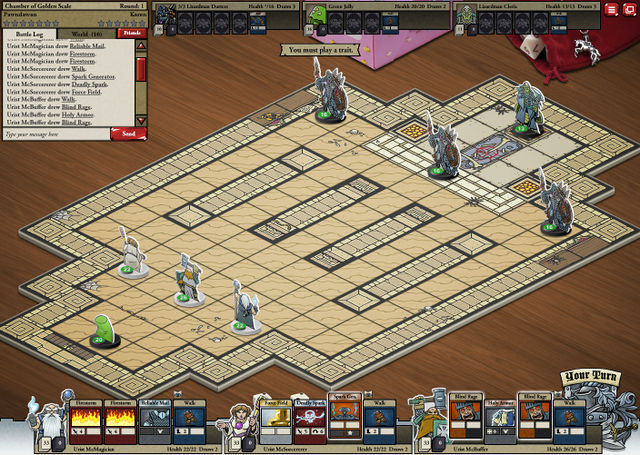Select the Deadly Spark card
640x455 pixels.
[x=309, y=422]
